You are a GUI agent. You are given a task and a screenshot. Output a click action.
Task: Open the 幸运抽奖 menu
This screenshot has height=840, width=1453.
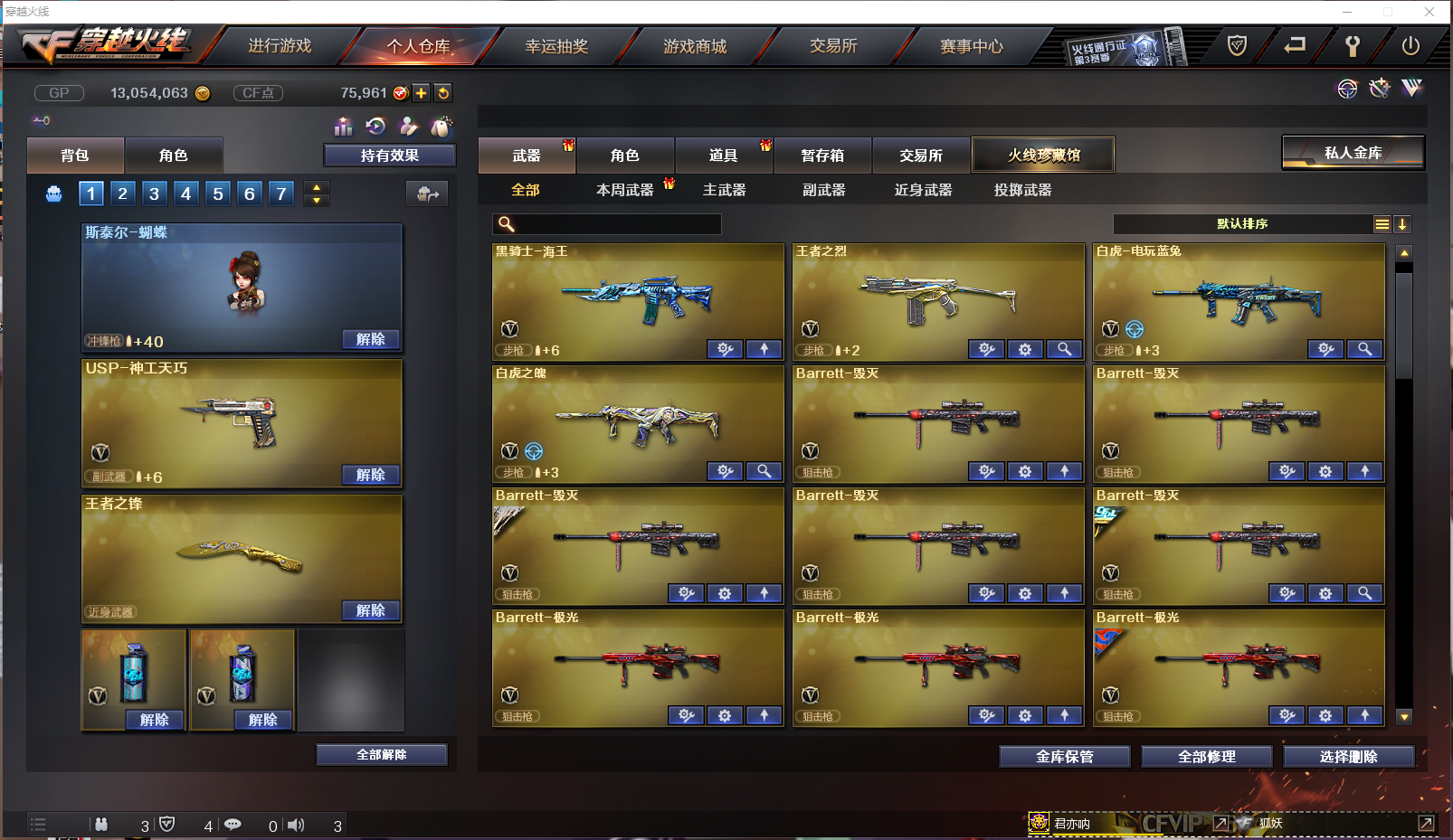click(555, 46)
